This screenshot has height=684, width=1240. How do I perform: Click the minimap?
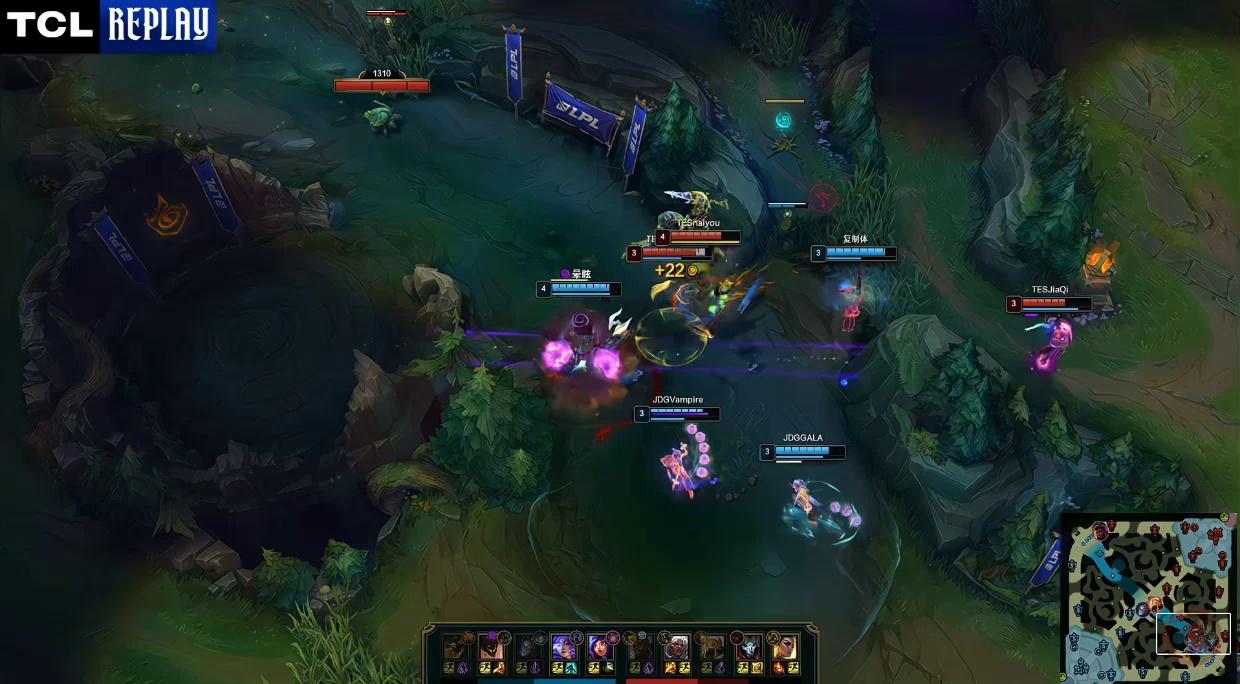pos(1148,596)
